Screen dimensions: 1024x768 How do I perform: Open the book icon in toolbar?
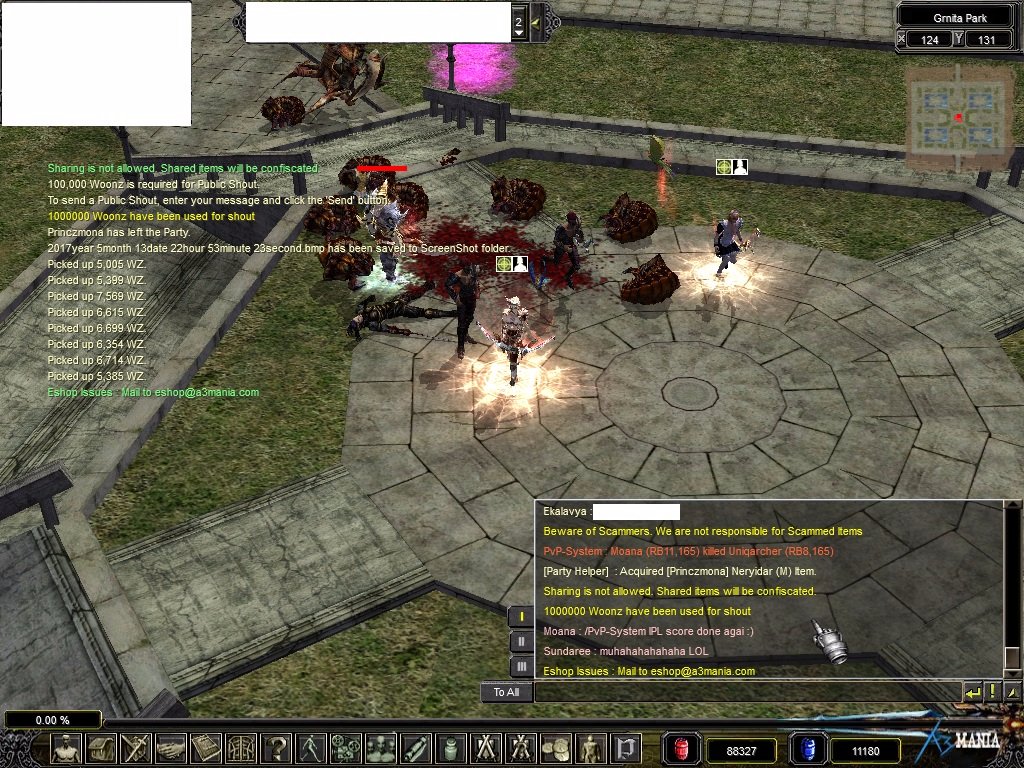[x=205, y=748]
